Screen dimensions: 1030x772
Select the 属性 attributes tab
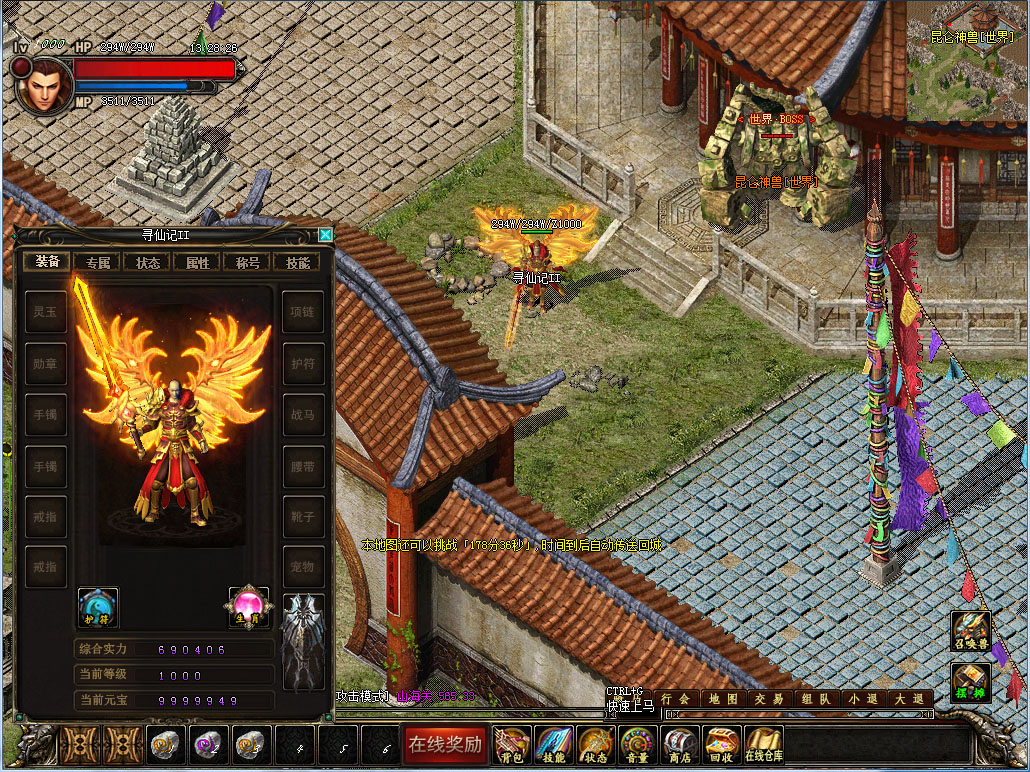point(198,263)
